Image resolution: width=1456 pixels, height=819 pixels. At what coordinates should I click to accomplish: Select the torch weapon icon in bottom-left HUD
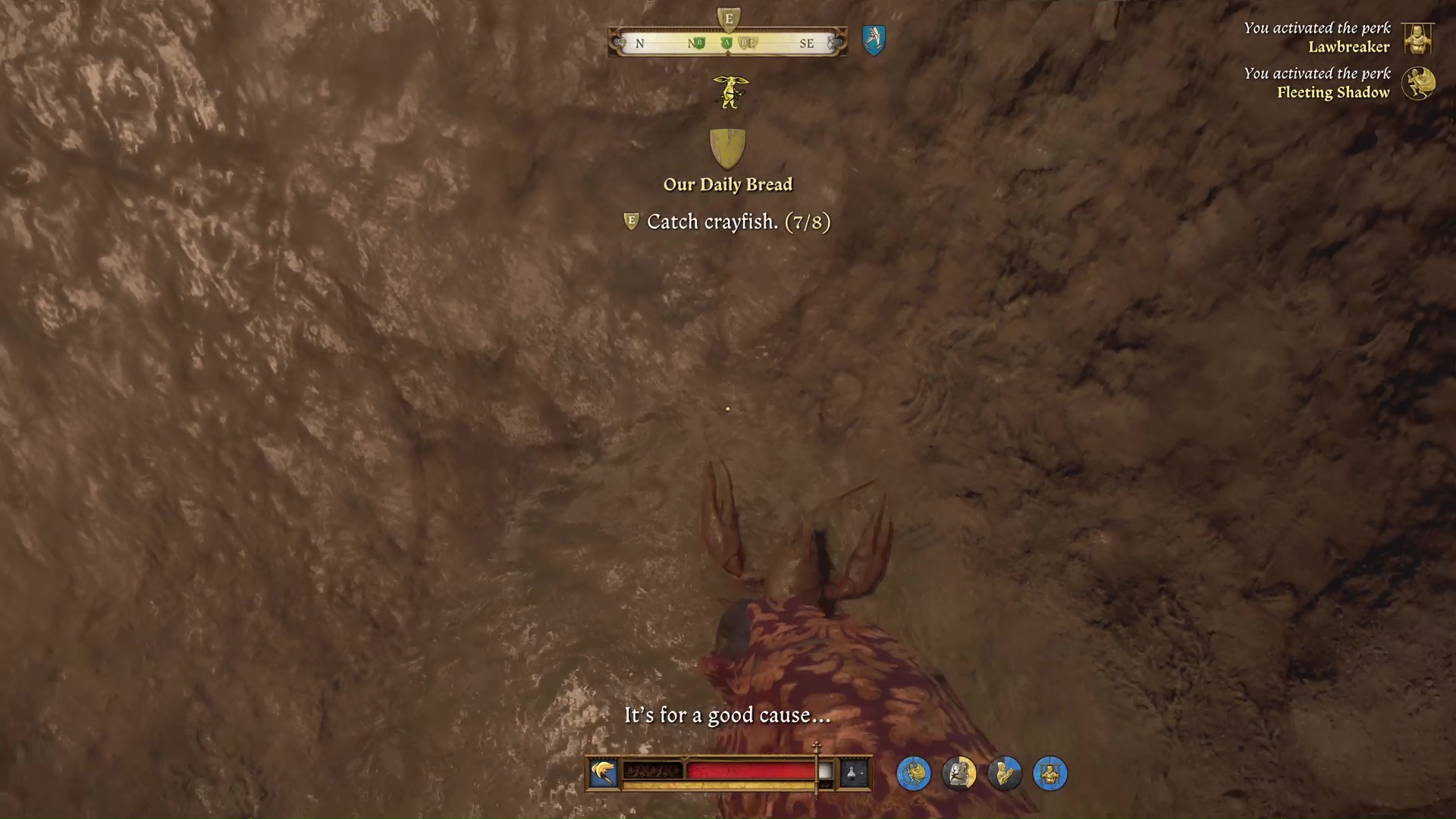(603, 772)
